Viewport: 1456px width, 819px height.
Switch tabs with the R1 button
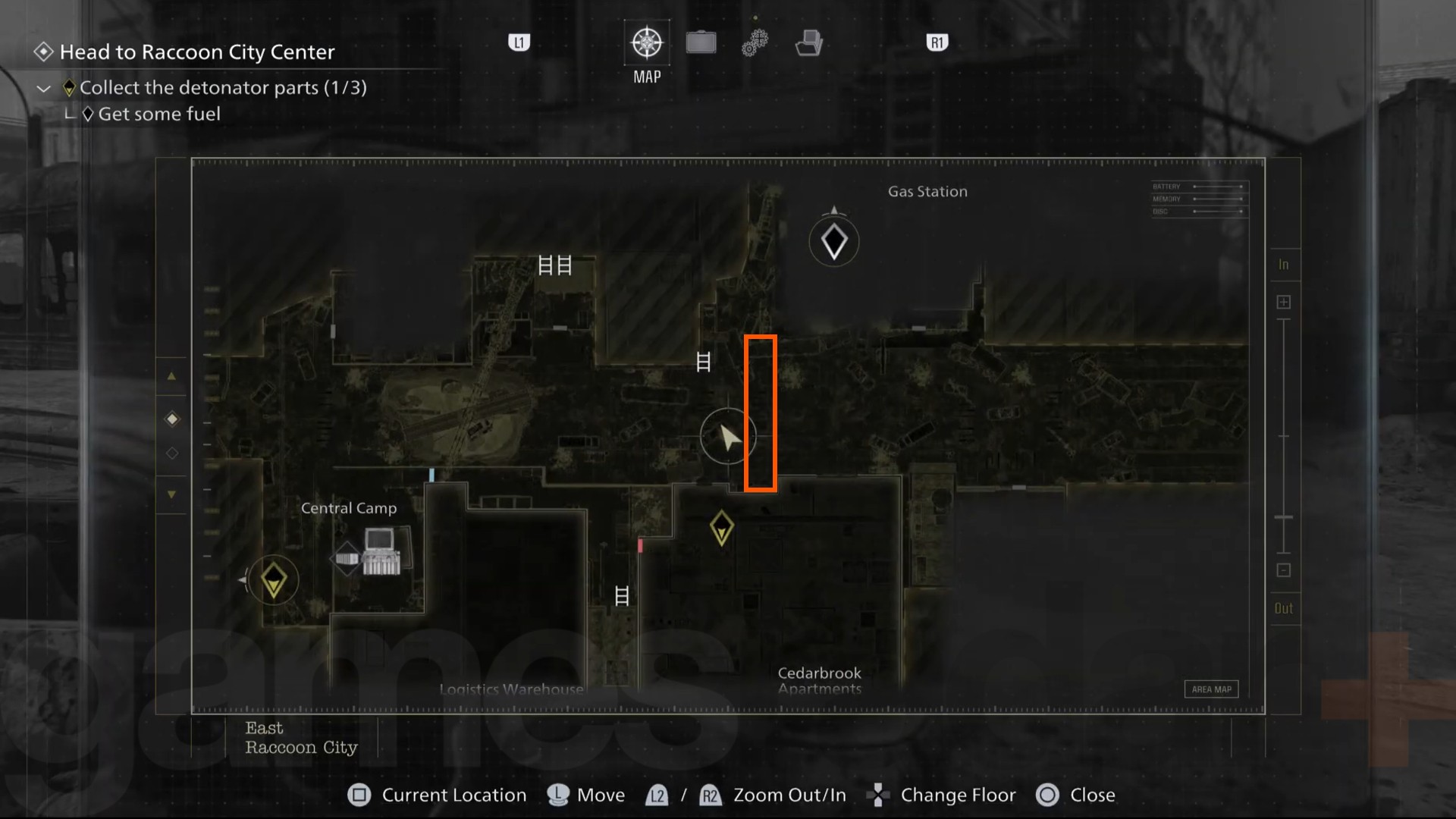click(937, 43)
